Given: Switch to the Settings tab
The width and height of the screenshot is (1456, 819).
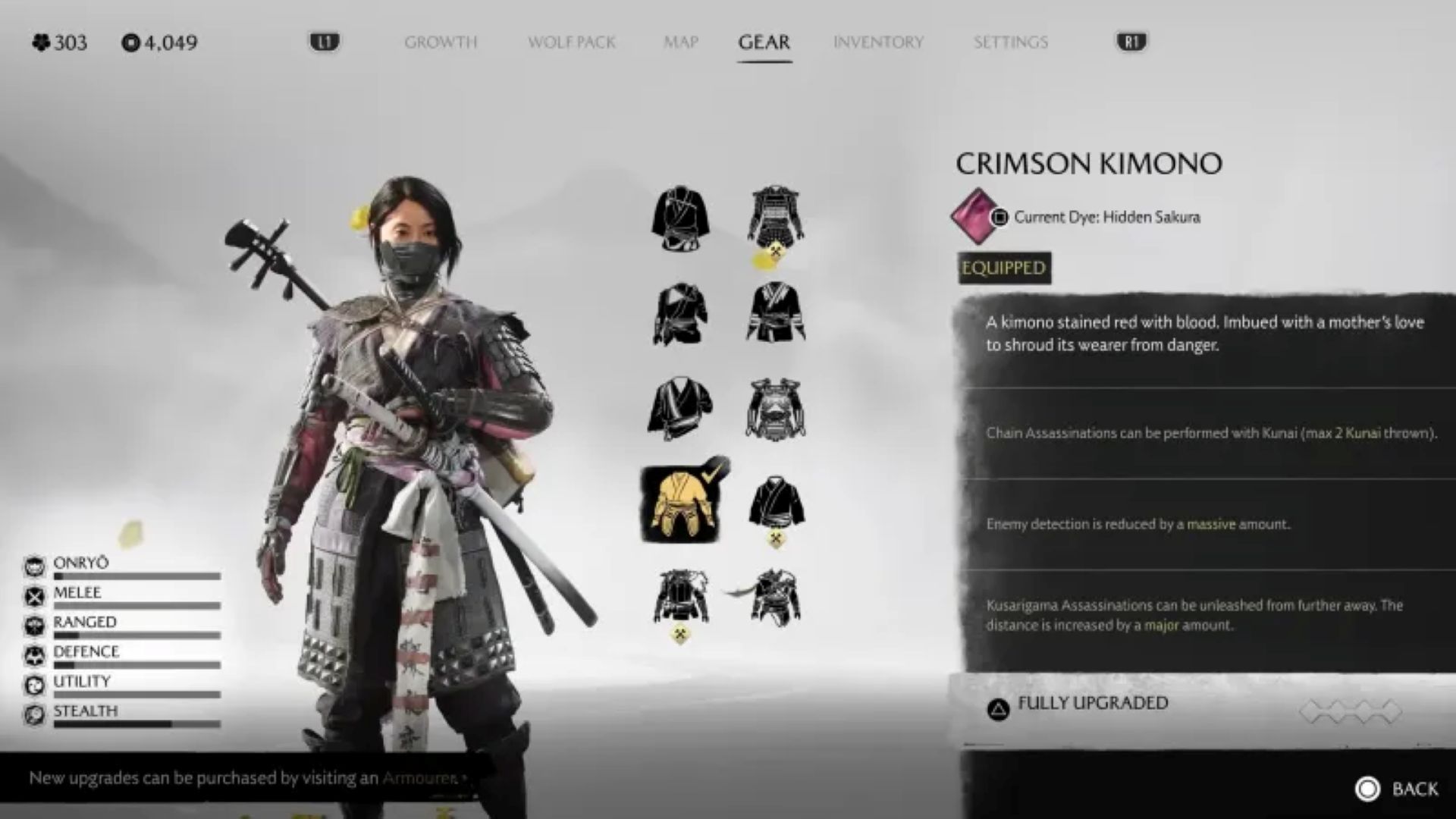Looking at the screenshot, I should click(x=1010, y=42).
